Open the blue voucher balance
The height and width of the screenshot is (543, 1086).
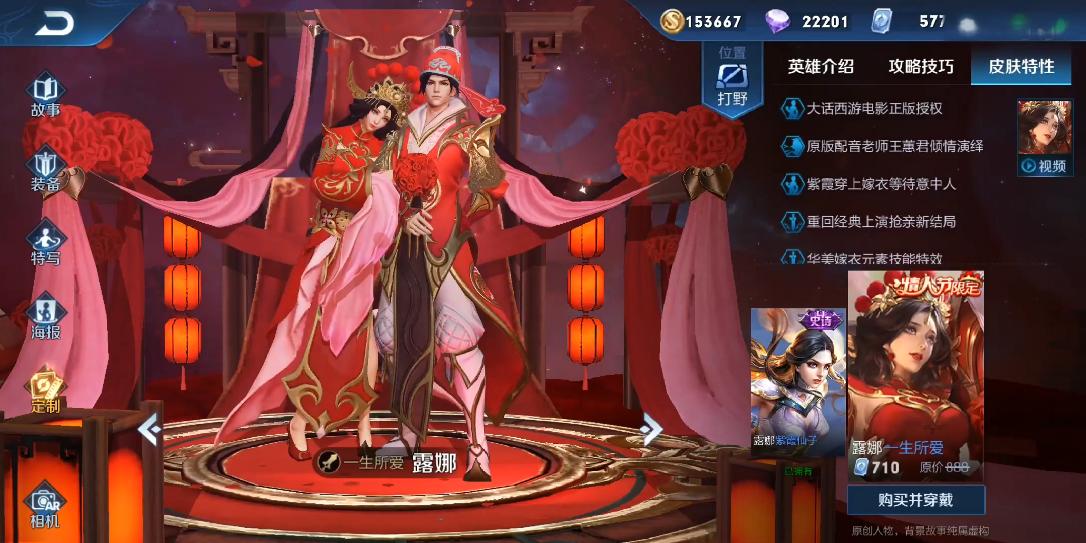[x=912, y=21]
